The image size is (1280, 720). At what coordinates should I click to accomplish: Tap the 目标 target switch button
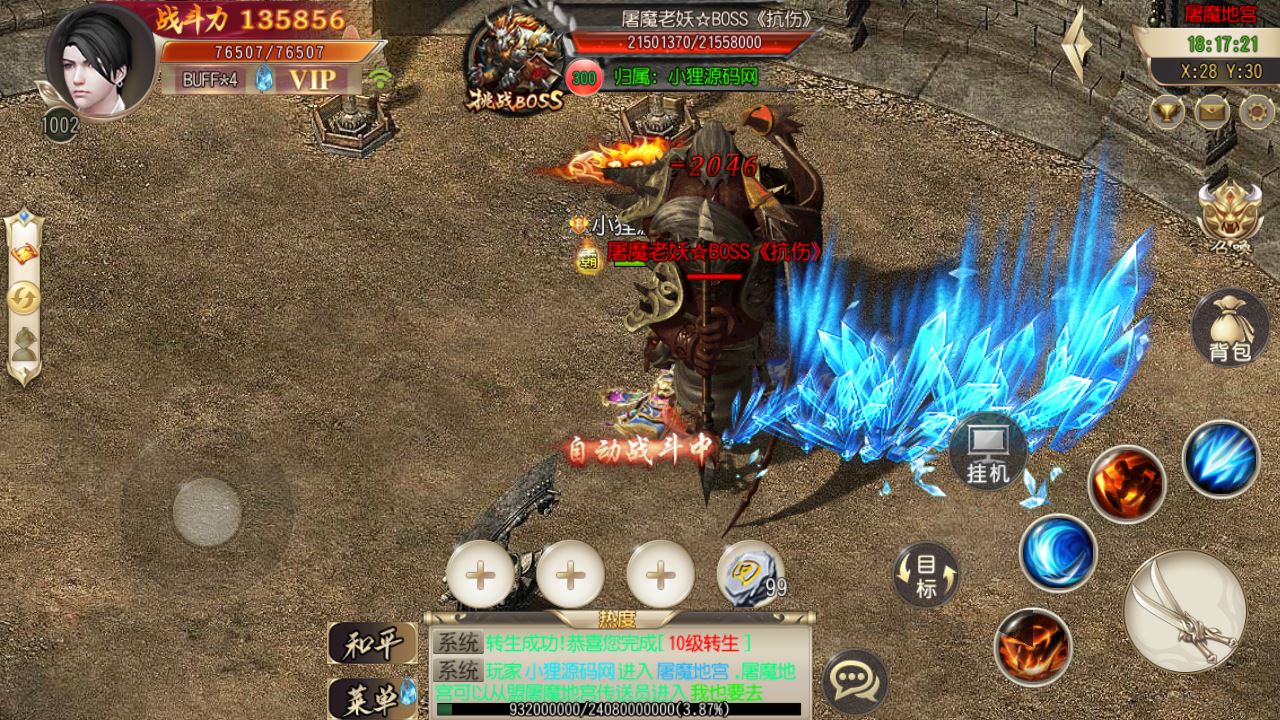tap(926, 575)
